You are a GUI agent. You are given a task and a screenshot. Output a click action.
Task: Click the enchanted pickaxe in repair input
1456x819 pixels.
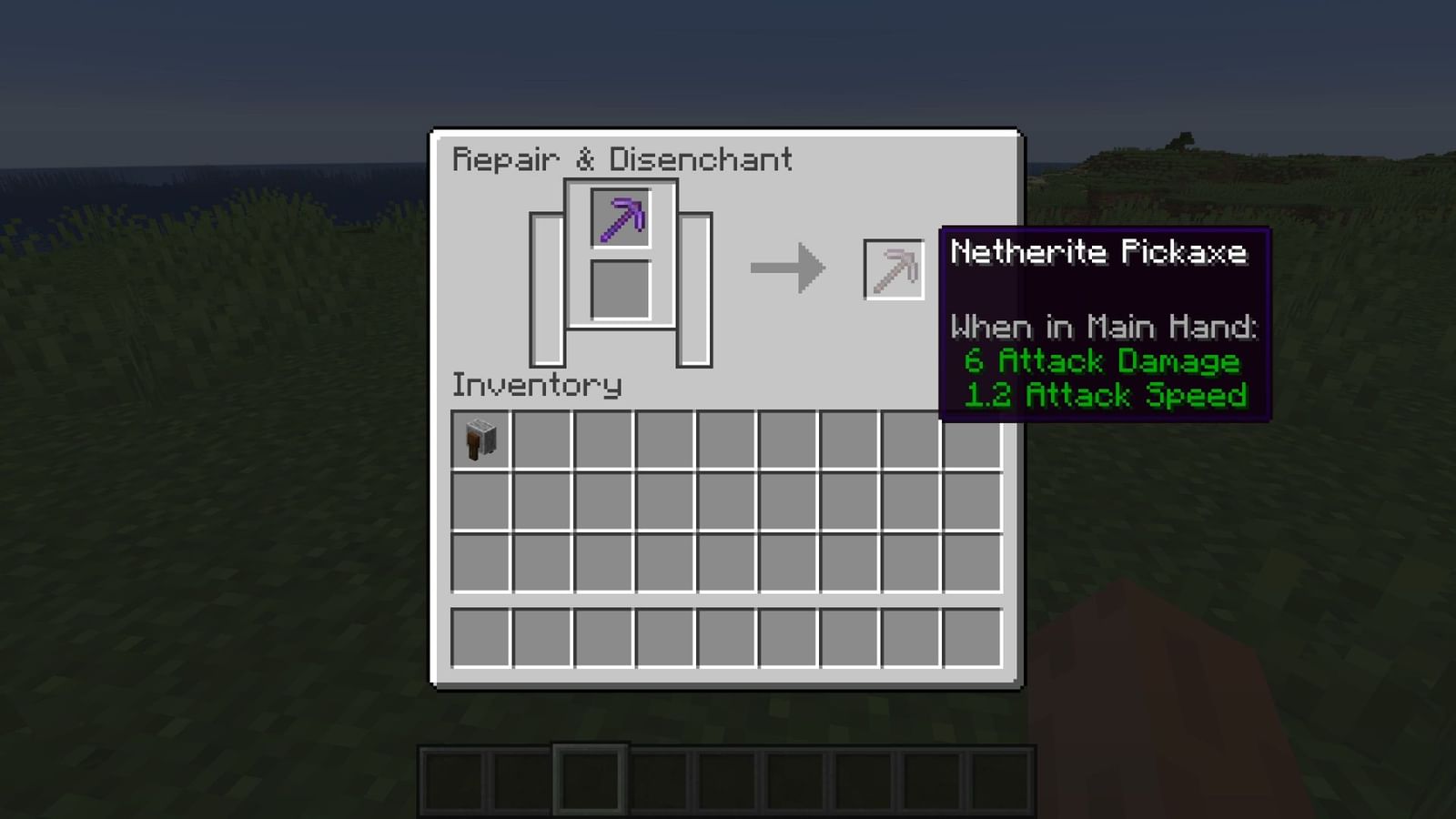622,218
